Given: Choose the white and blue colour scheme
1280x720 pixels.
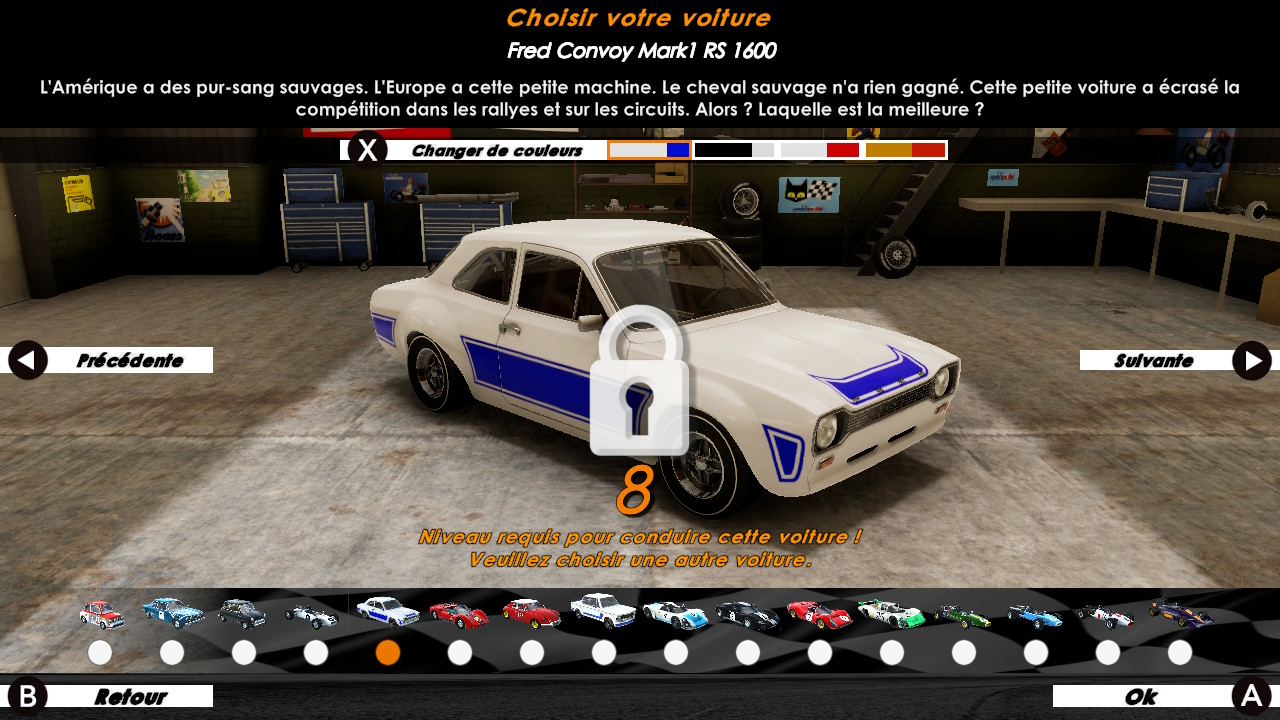Looking at the screenshot, I should point(650,150).
